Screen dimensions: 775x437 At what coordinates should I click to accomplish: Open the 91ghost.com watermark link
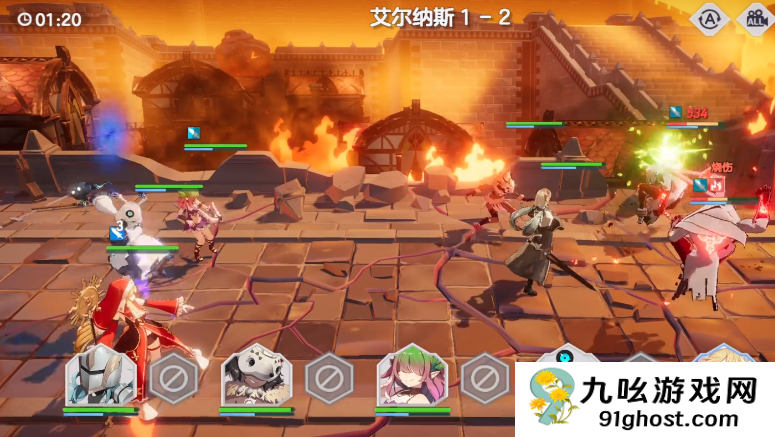point(672,419)
